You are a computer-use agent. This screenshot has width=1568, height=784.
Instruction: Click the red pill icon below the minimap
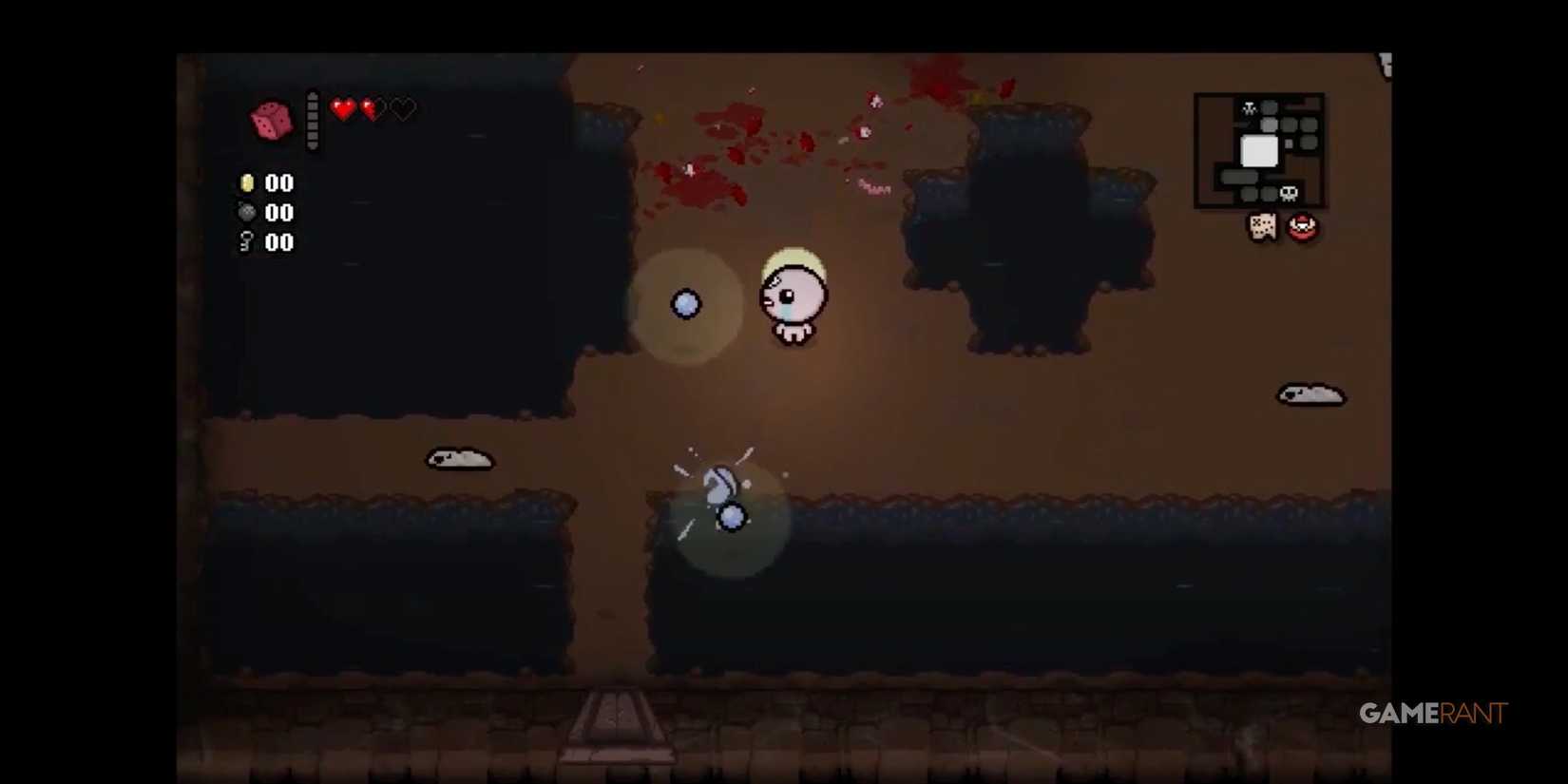click(x=1302, y=226)
